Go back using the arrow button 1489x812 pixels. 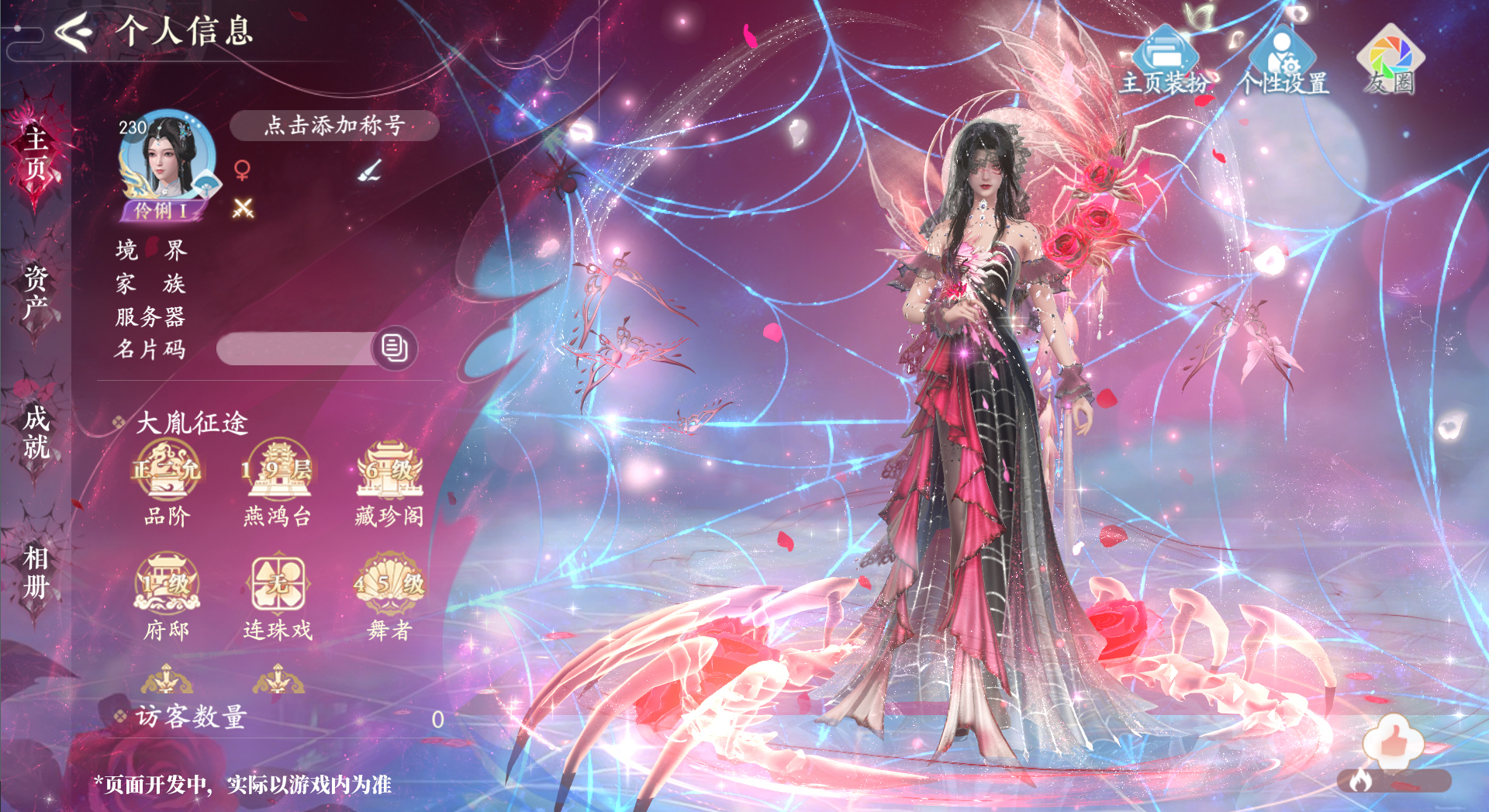click(74, 33)
